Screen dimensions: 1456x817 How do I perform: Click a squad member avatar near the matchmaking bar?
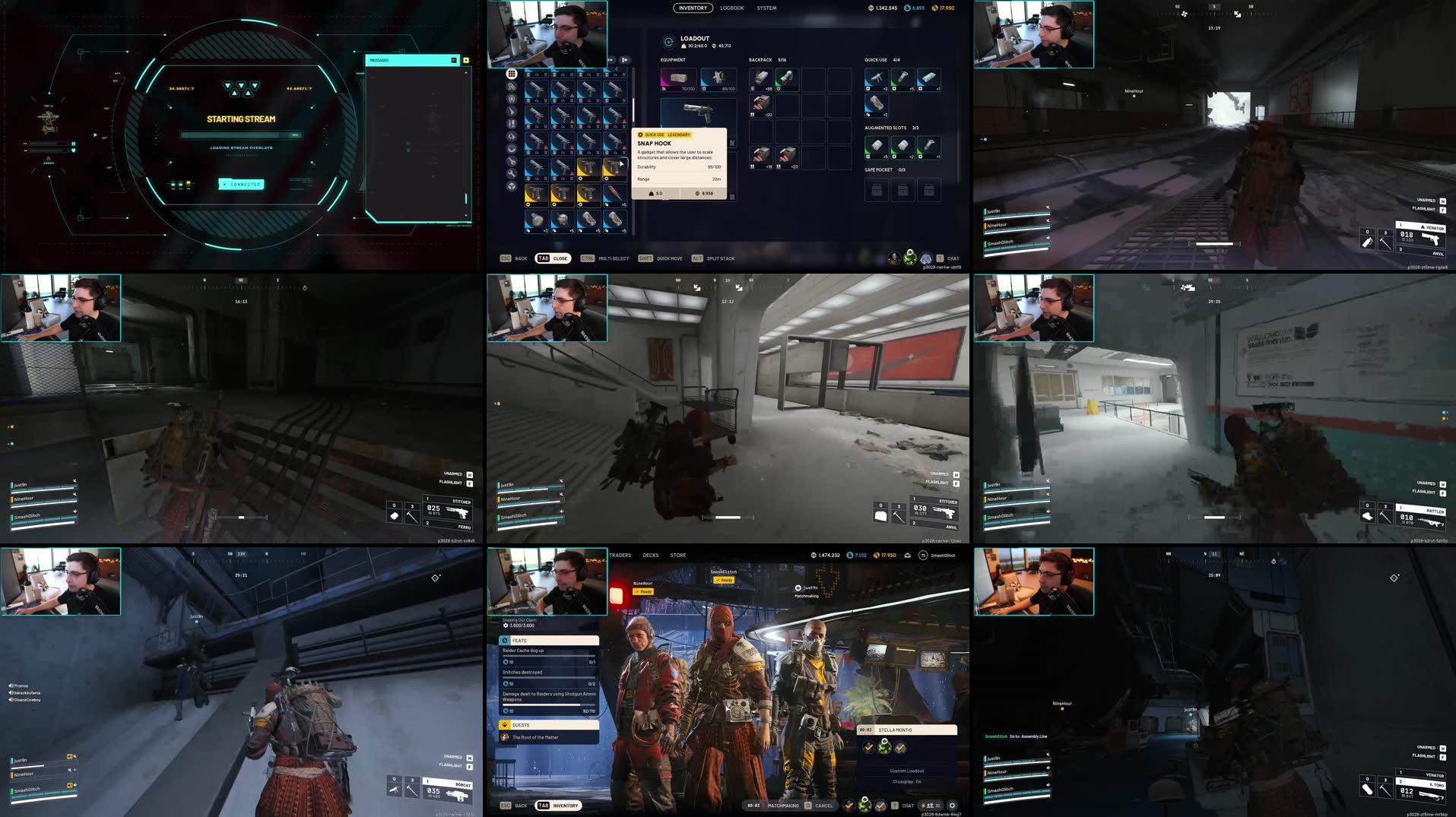(864, 806)
